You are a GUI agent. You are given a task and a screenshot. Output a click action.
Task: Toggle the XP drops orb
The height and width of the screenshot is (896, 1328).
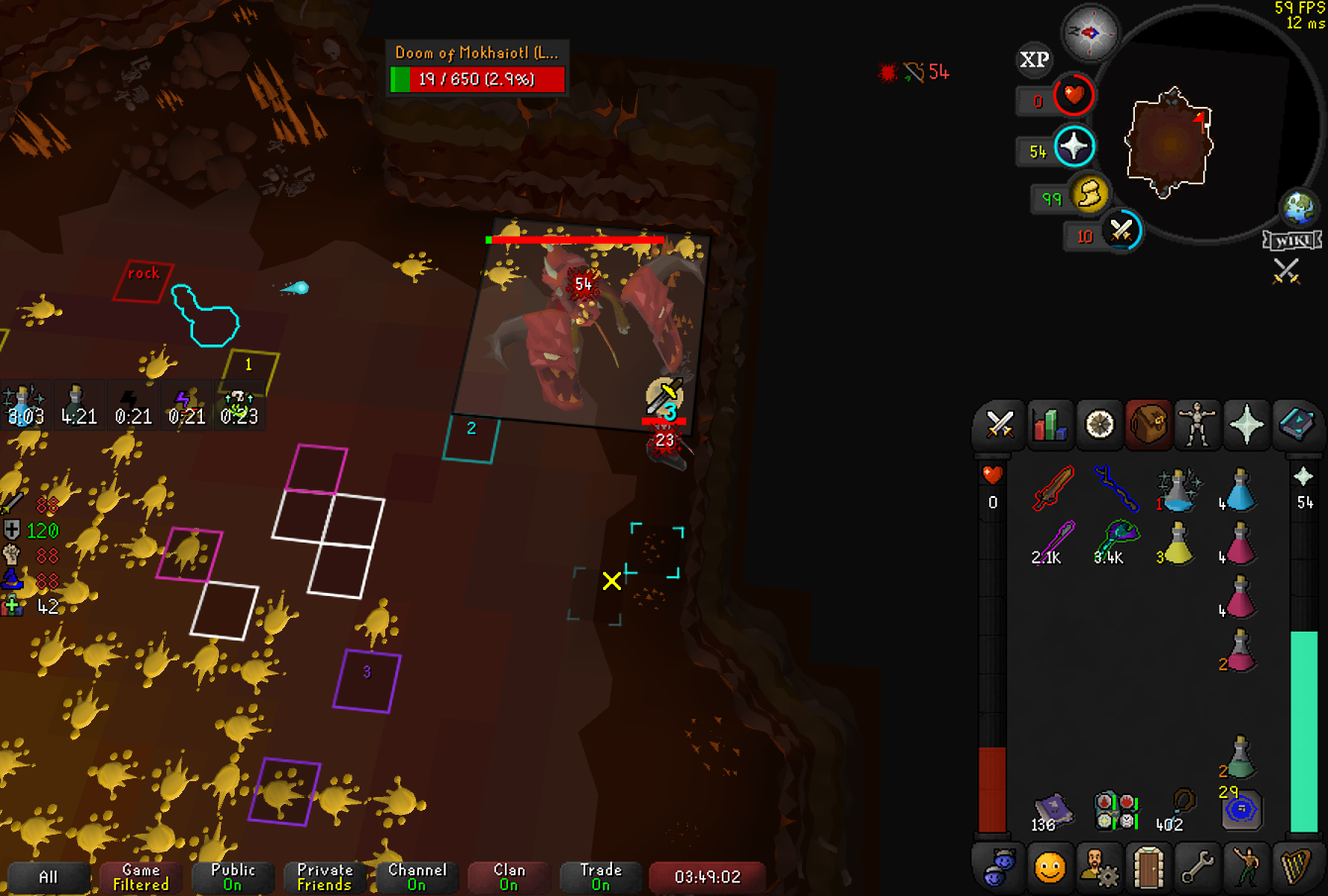point(1034,60)
